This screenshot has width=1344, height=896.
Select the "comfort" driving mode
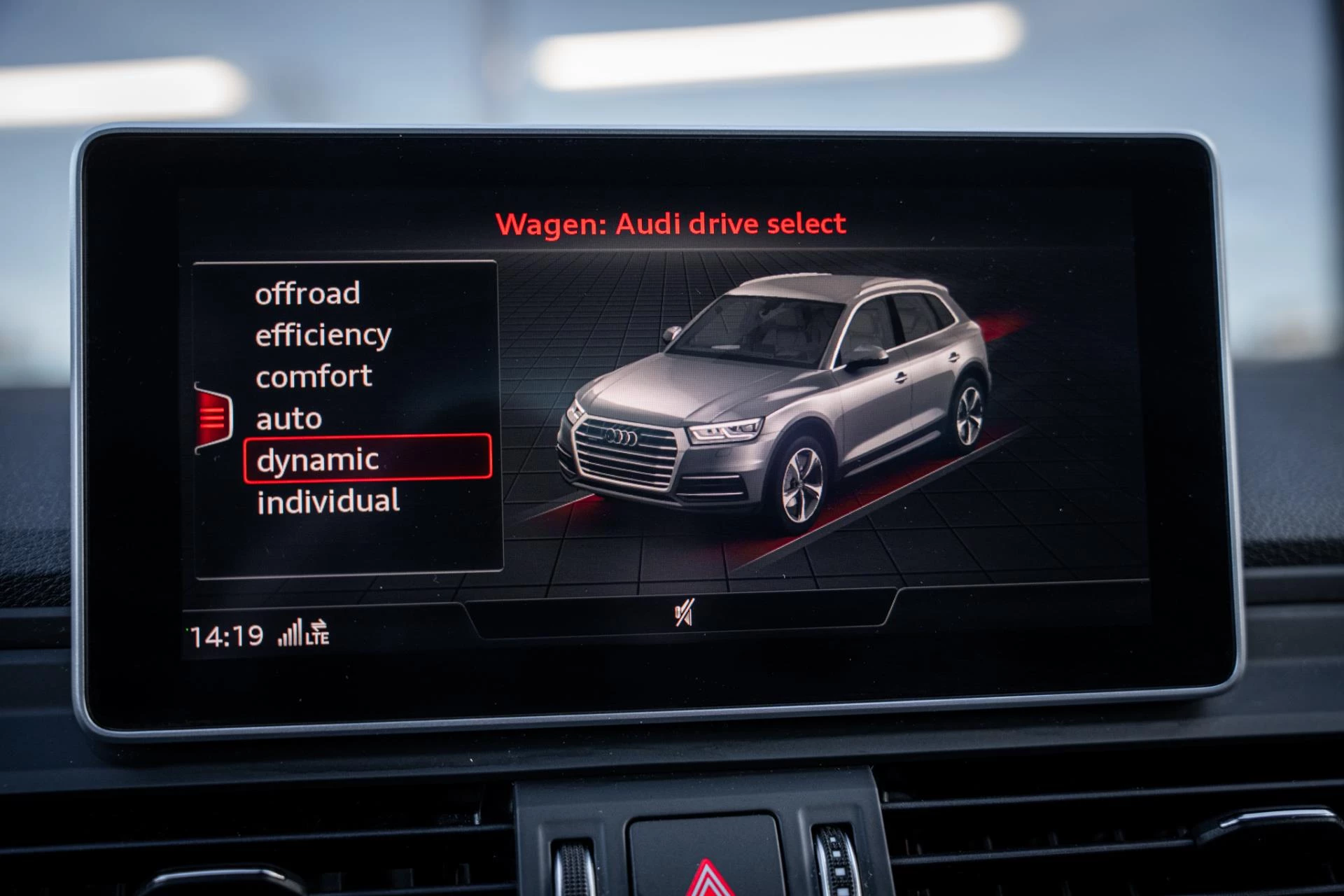(313, 376)
